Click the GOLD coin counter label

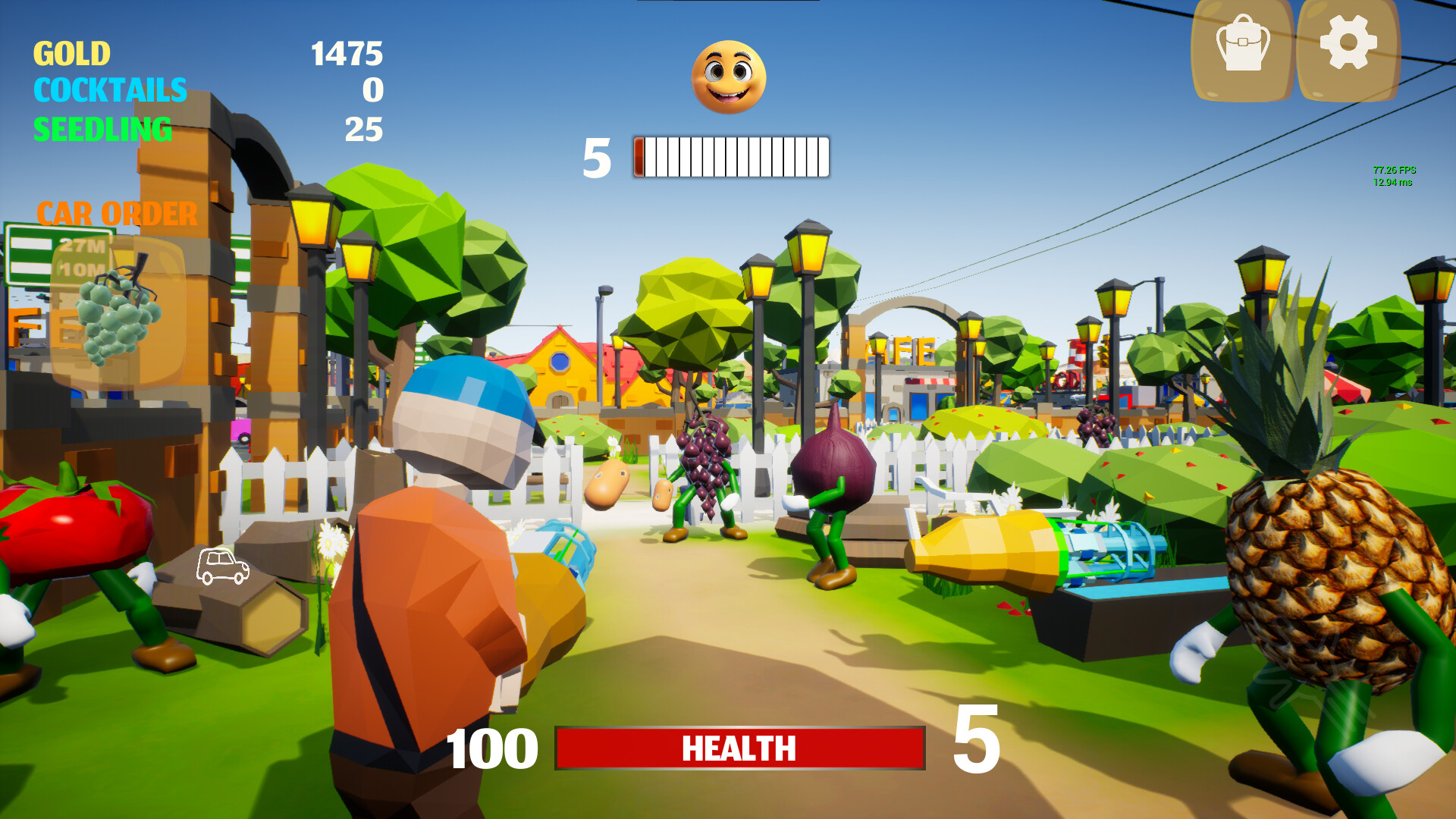click(70, 55)
